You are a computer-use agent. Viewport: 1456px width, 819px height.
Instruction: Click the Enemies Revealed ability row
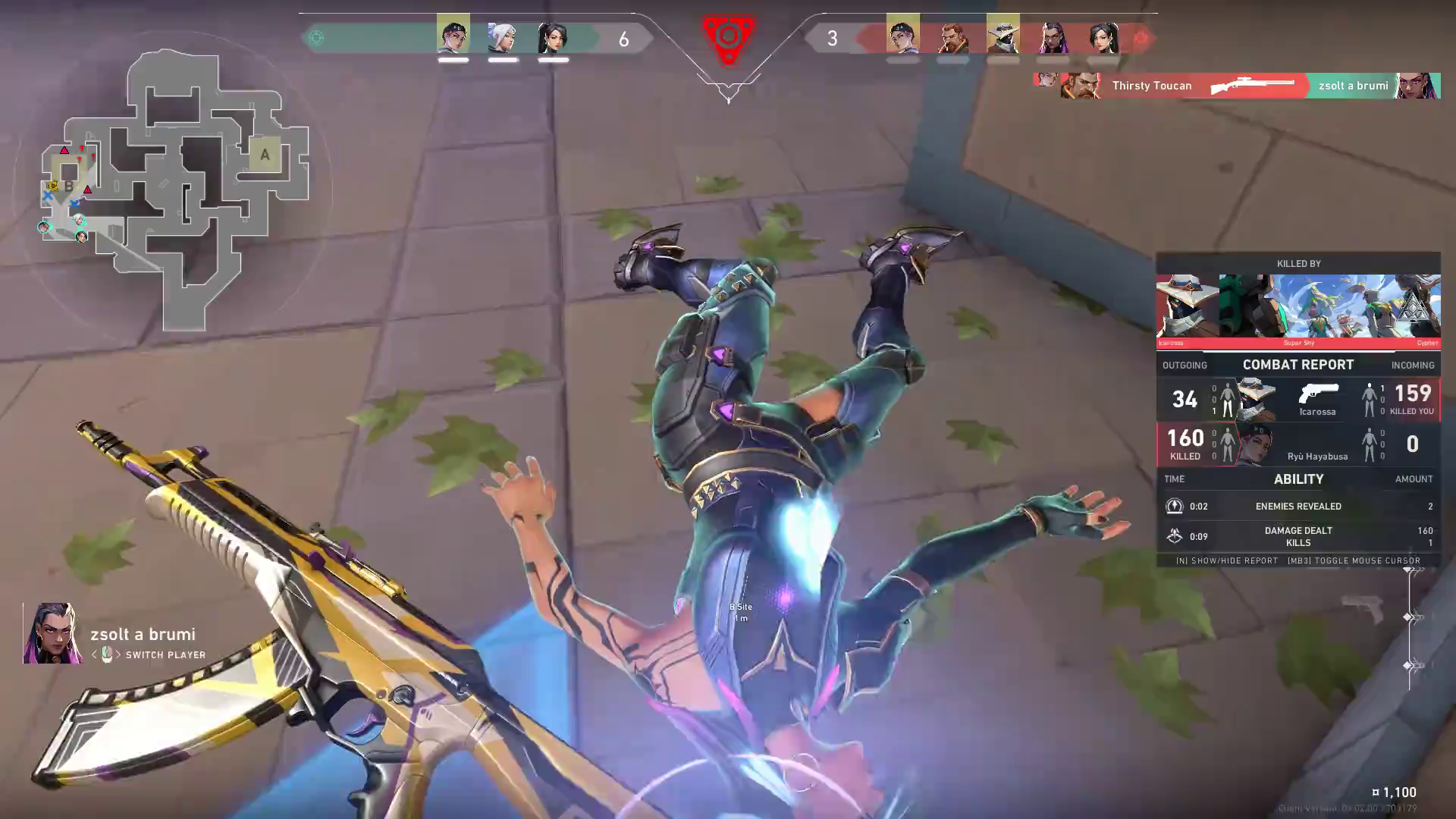click(1298, 506)
